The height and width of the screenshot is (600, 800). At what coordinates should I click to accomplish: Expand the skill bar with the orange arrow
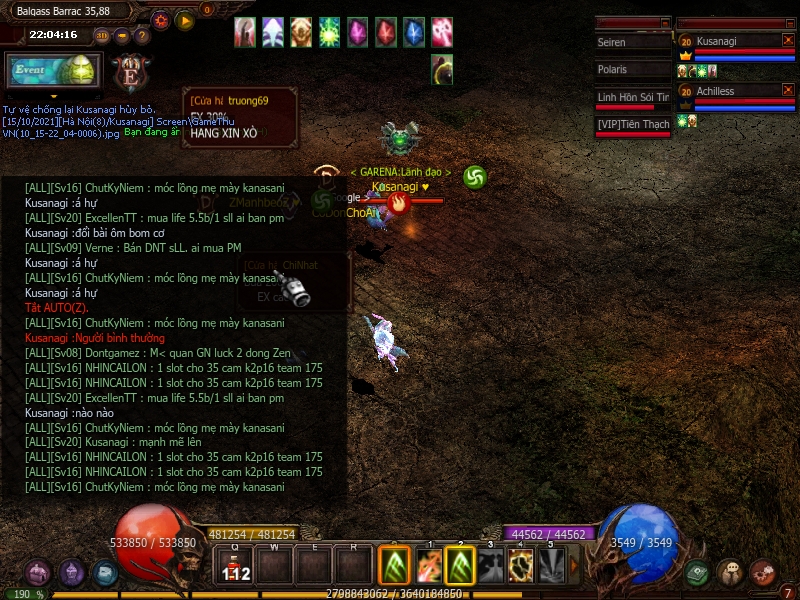click(x=575, y=566)
